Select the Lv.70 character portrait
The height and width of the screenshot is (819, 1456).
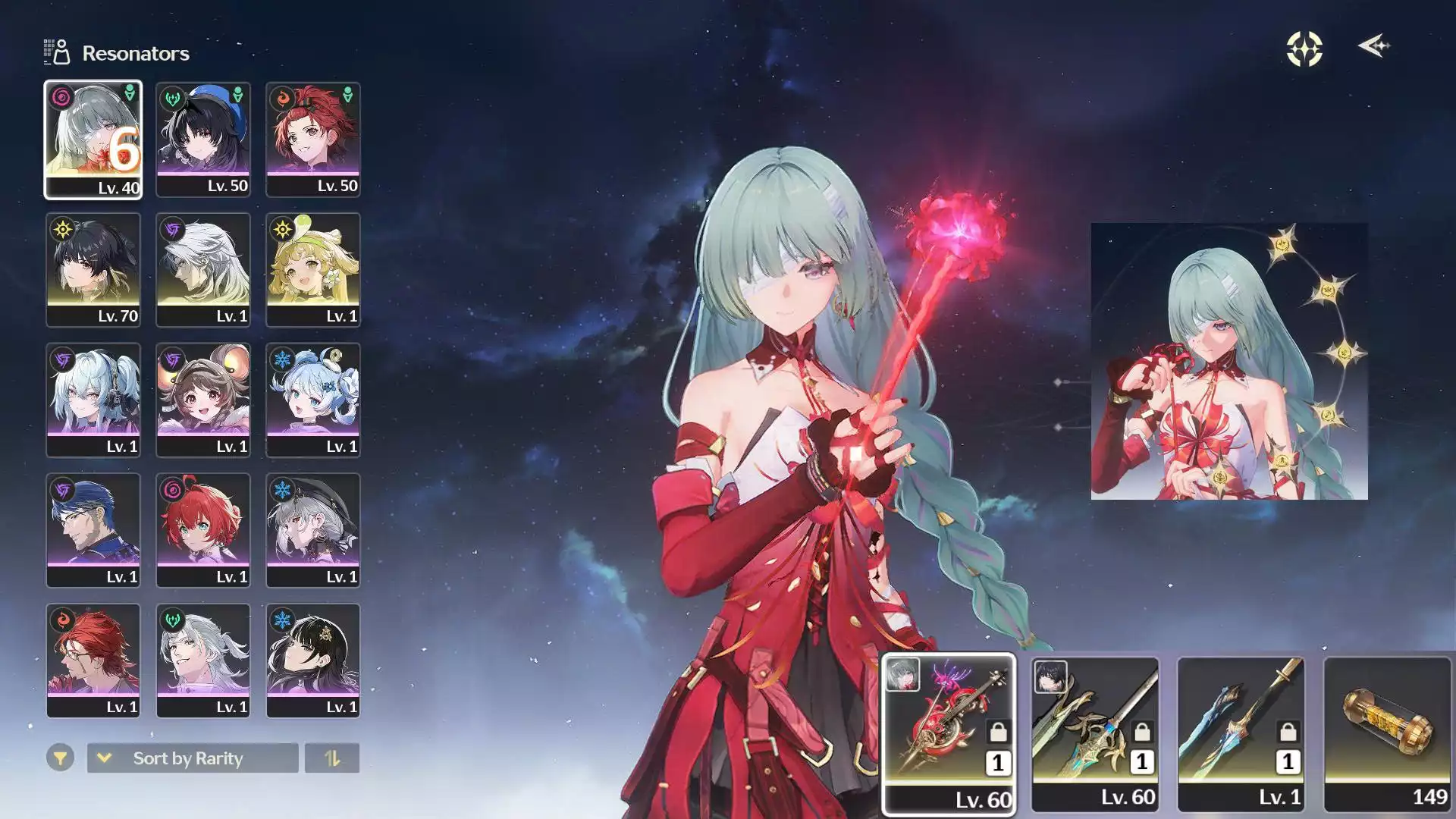[x=93, y=269]
